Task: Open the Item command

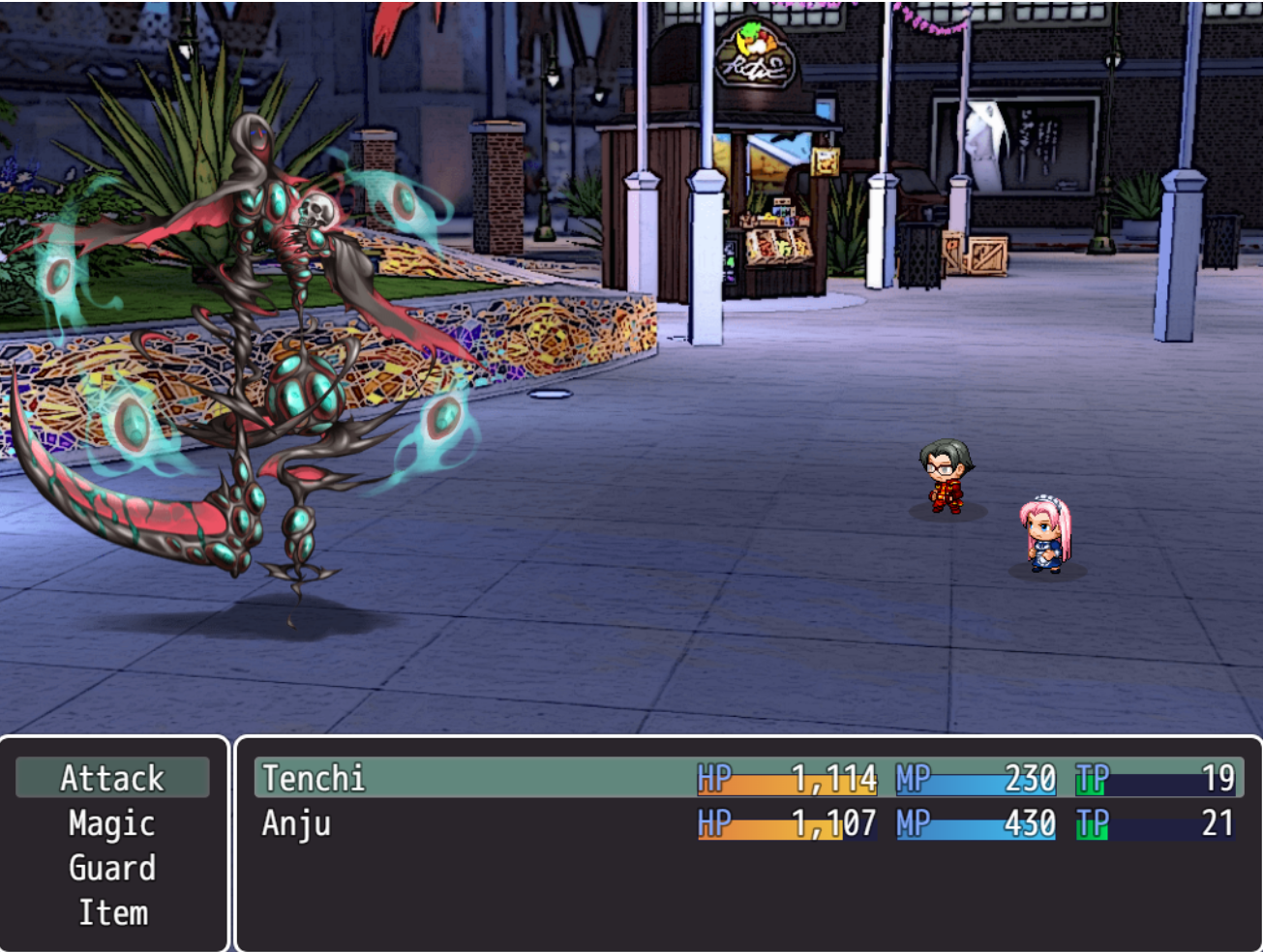Action: [112, 912]
